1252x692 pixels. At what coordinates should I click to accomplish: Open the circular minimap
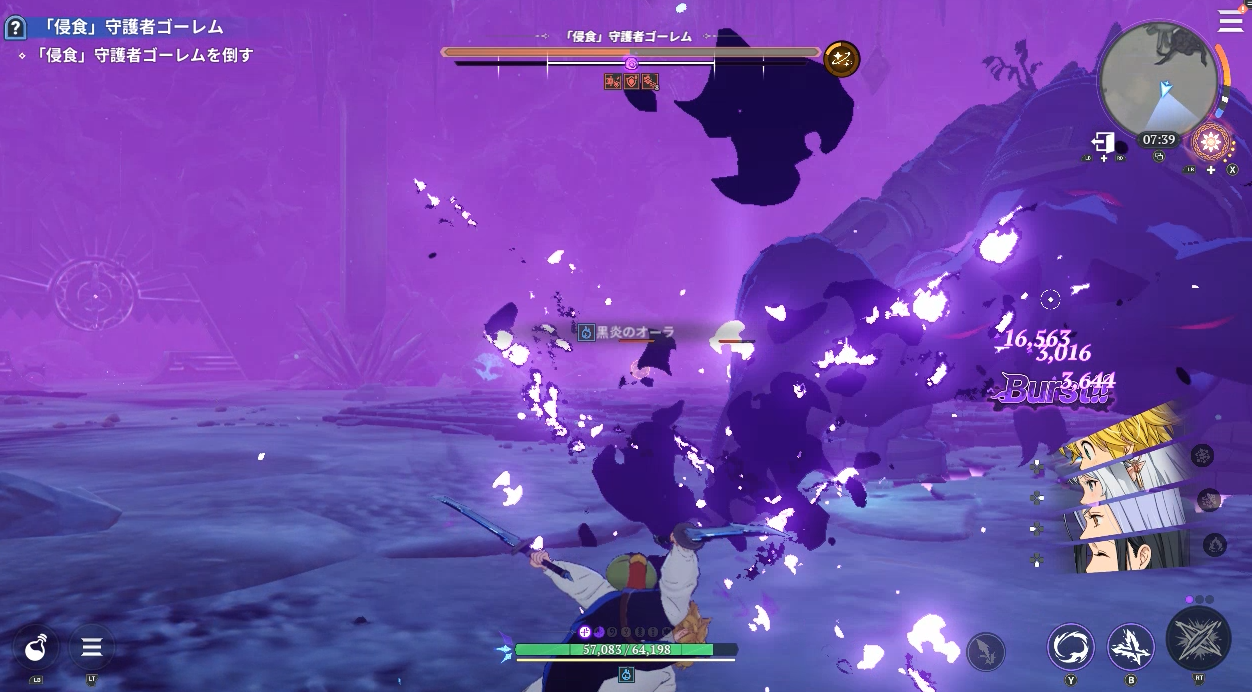pyautogui.click(x=1158, y=79)
